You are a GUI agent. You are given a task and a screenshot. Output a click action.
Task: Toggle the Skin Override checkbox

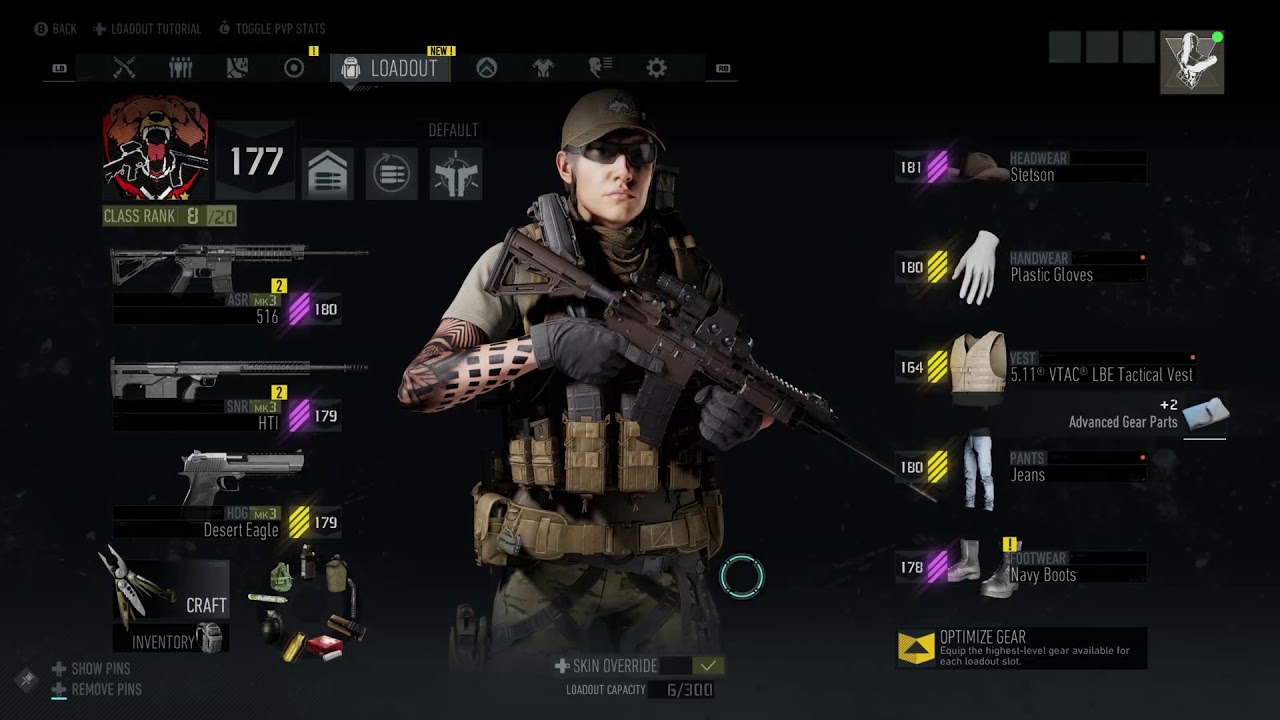708,666
